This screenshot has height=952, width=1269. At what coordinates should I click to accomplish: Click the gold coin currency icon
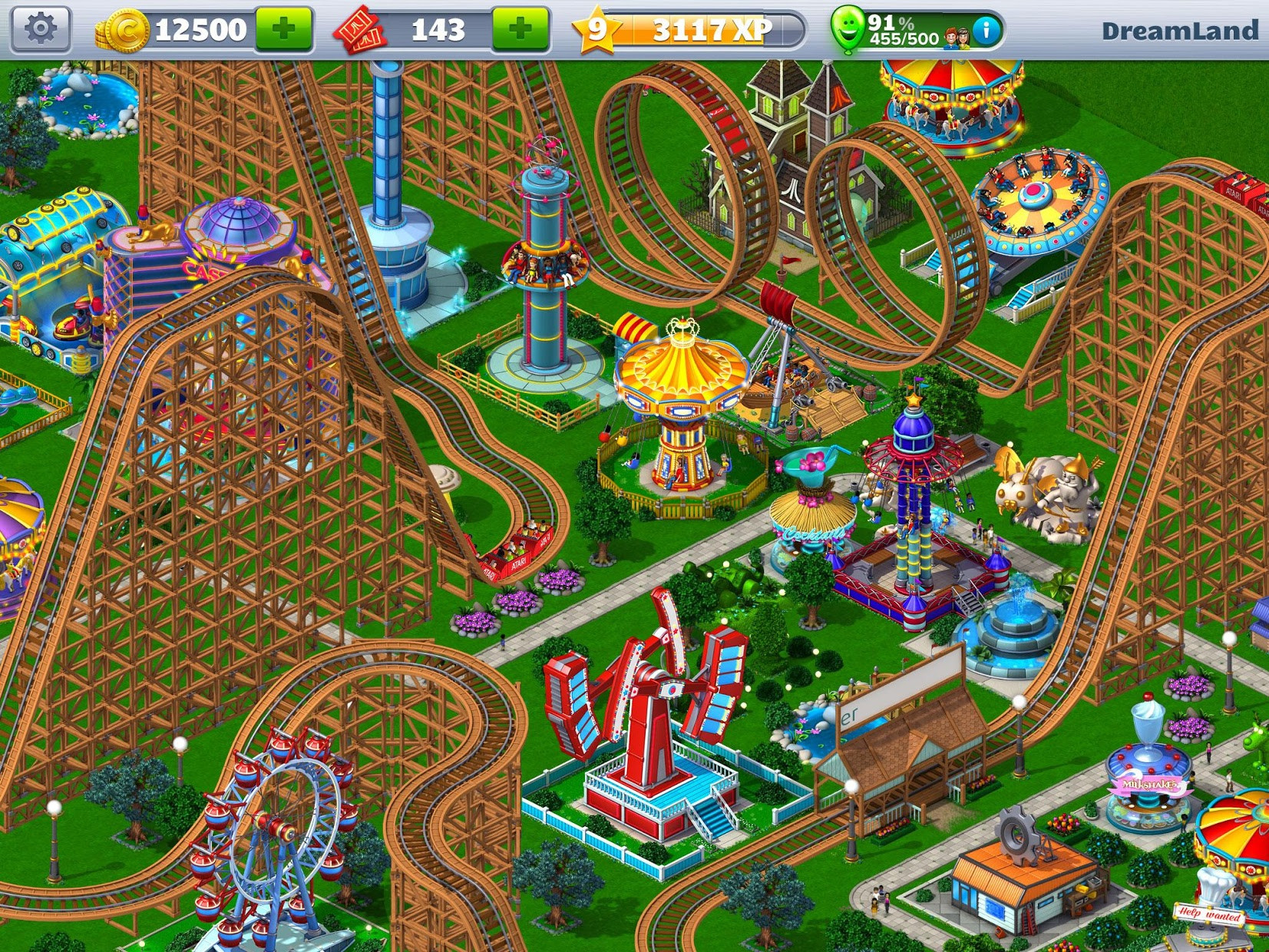tap(125, 30)
